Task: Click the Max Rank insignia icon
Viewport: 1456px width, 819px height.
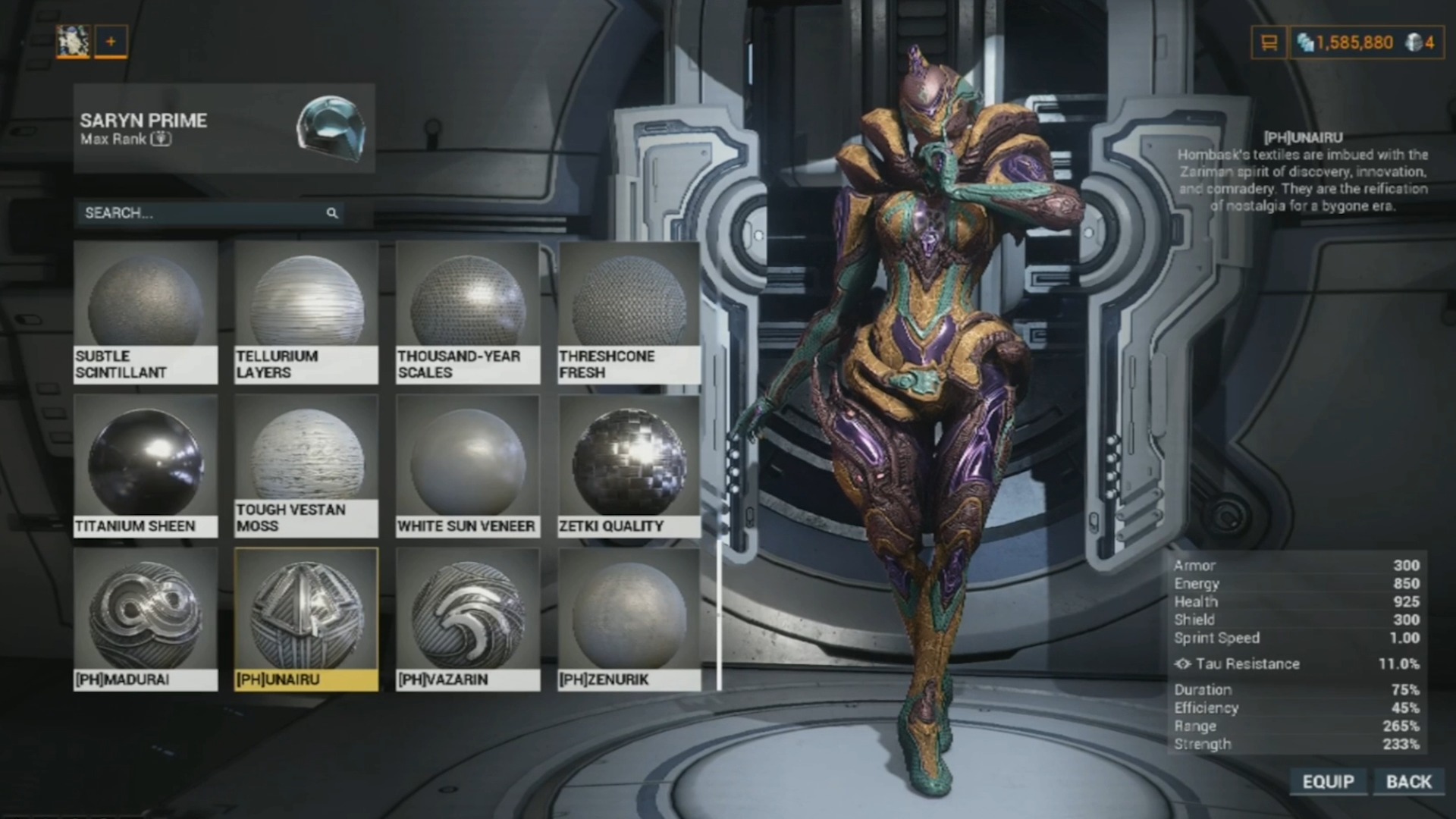Action: coord(159,139)
